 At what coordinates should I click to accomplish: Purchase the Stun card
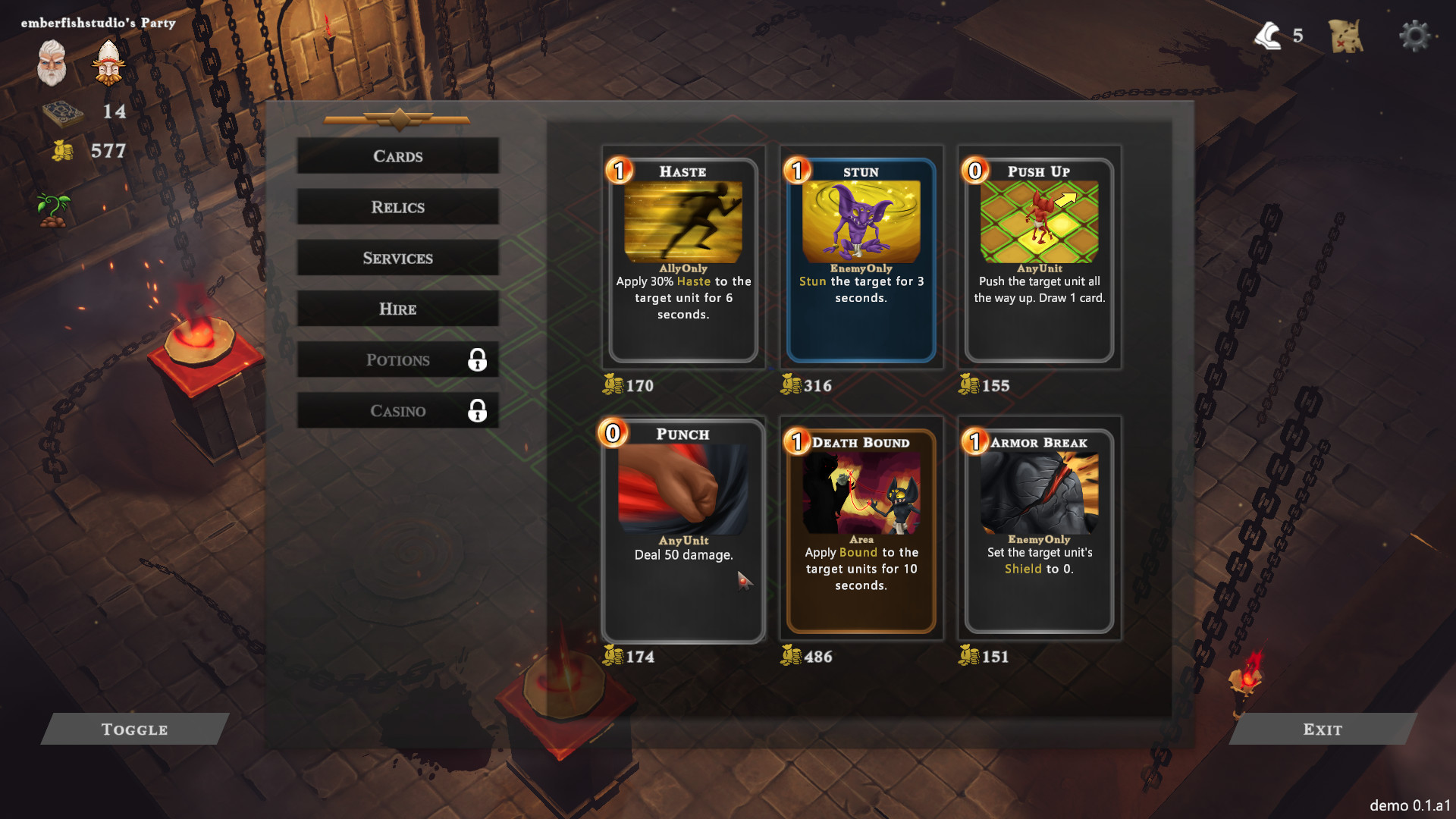pyautogui.click(x=861, y=259)
